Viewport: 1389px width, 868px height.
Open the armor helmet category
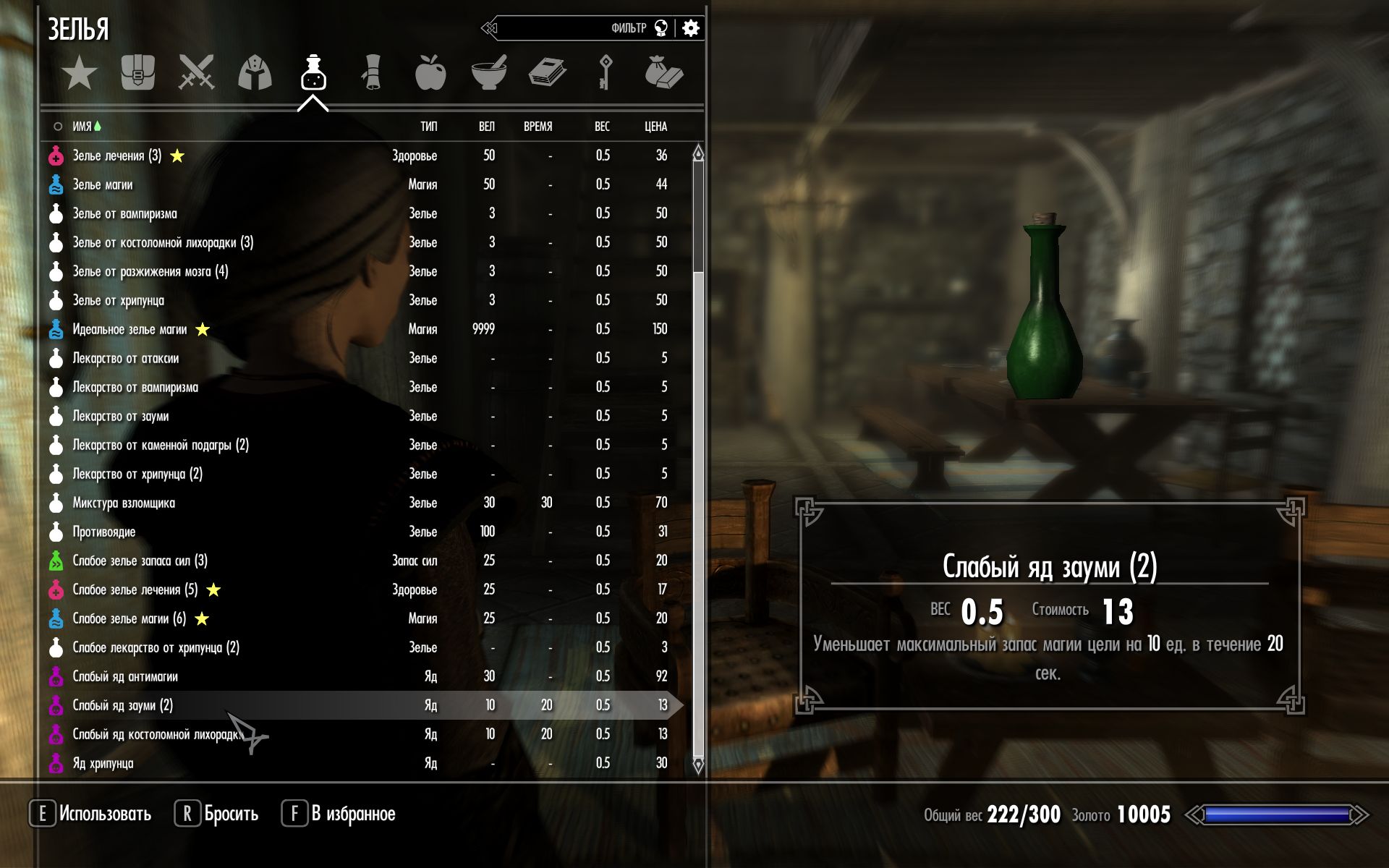[255, 73]
